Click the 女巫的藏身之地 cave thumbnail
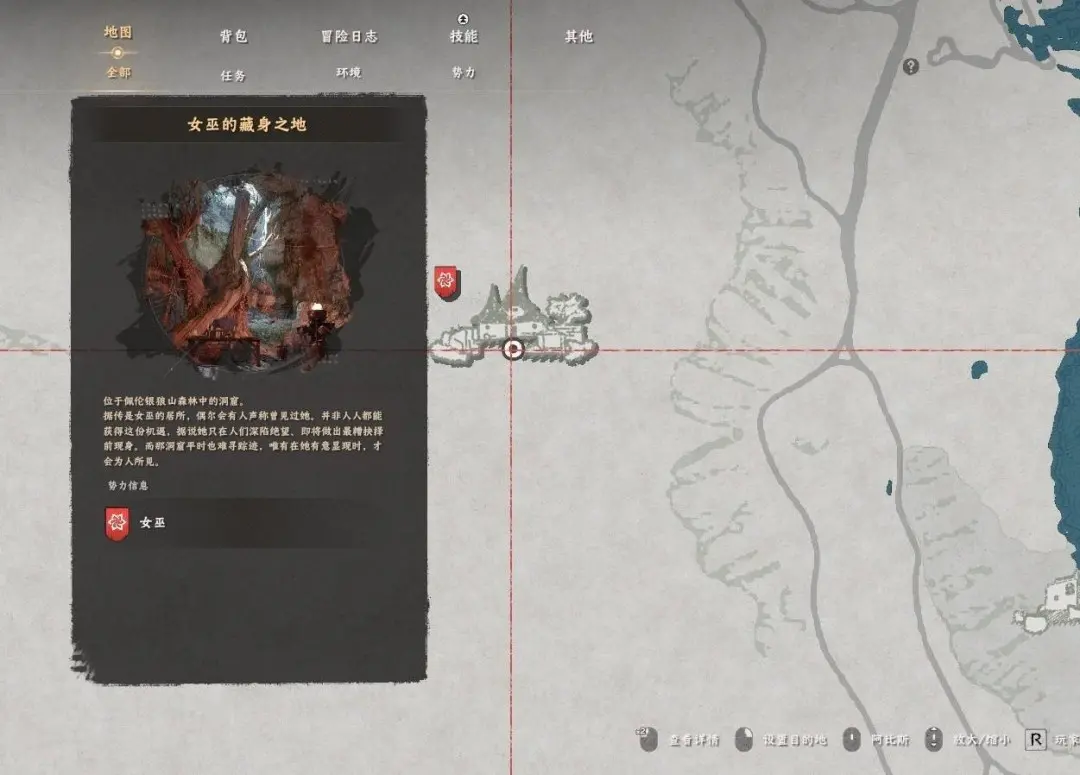The height and width of the screenshot is (775, 1080). click(x=247, y=270)
